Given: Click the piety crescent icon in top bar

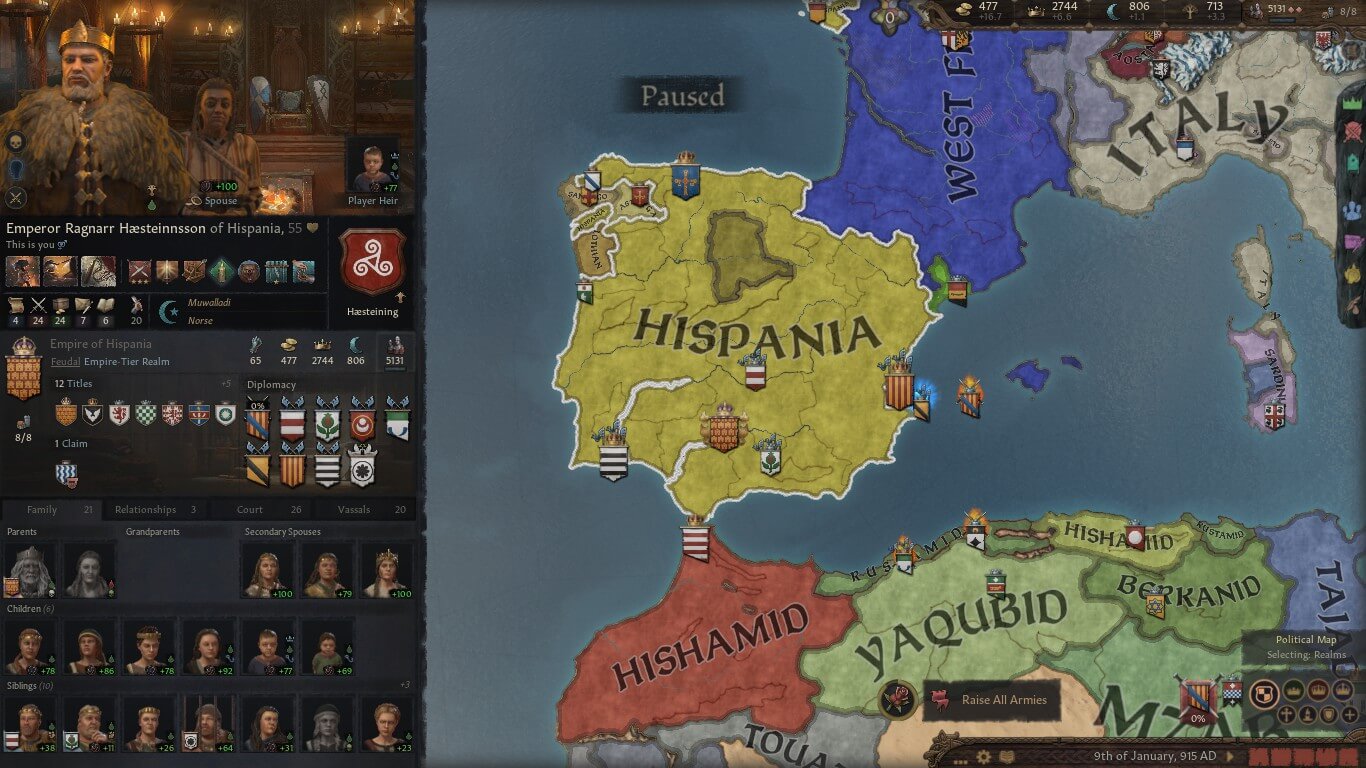Looking at the screenshot, I should point(1114,10).
